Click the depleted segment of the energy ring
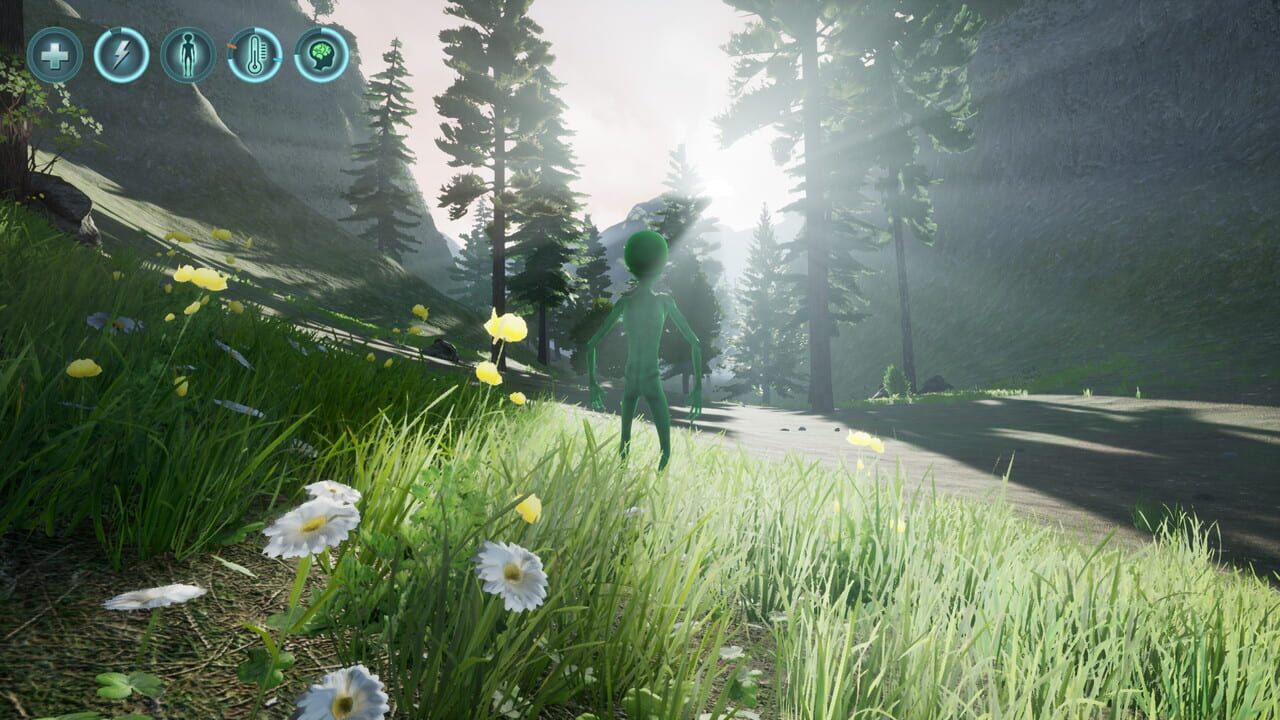This screenshot has height=720, width=1280. [x=116, y=29]
